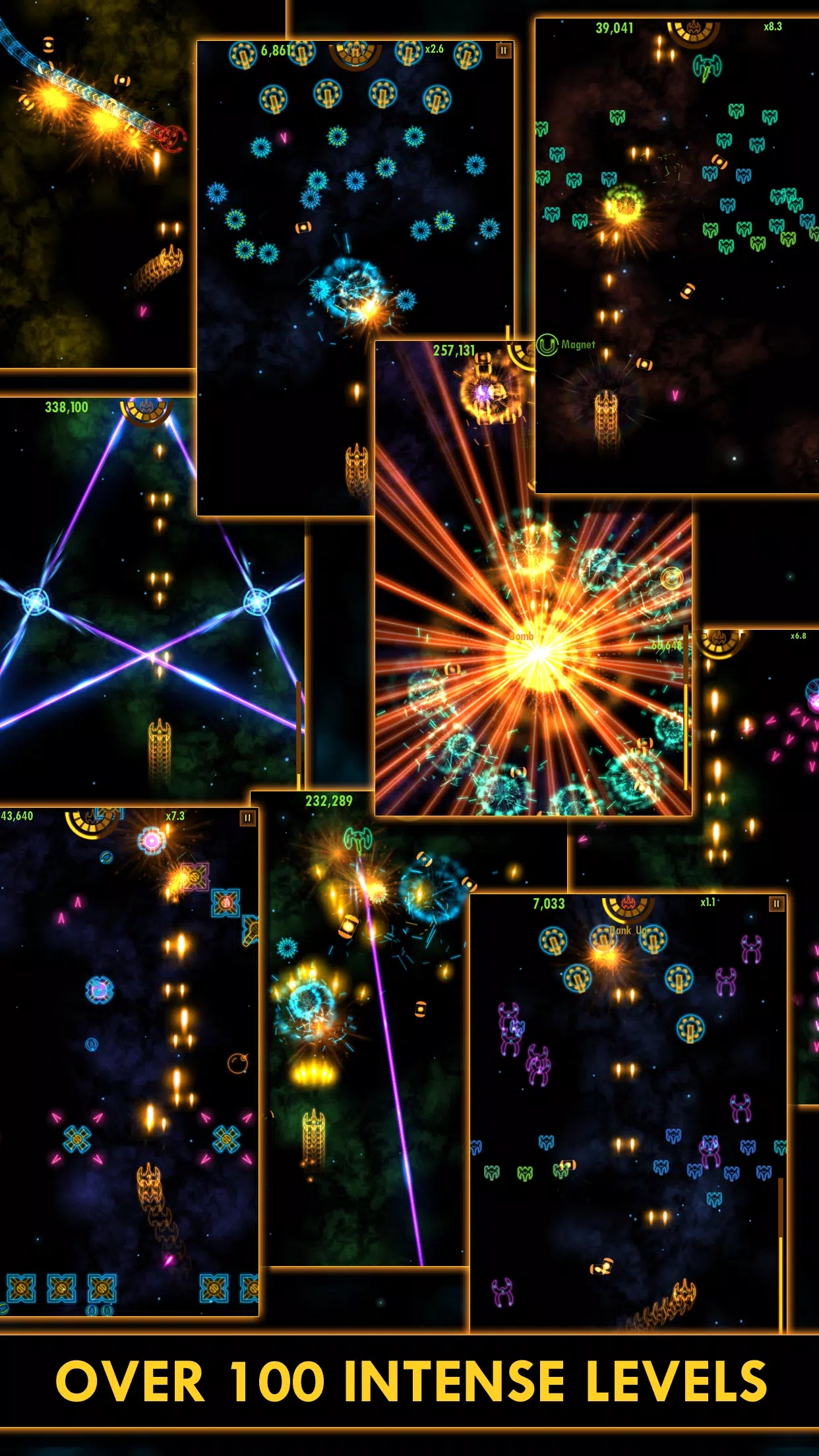Hit the pause button next to the x1.1 multiplier

776,903
